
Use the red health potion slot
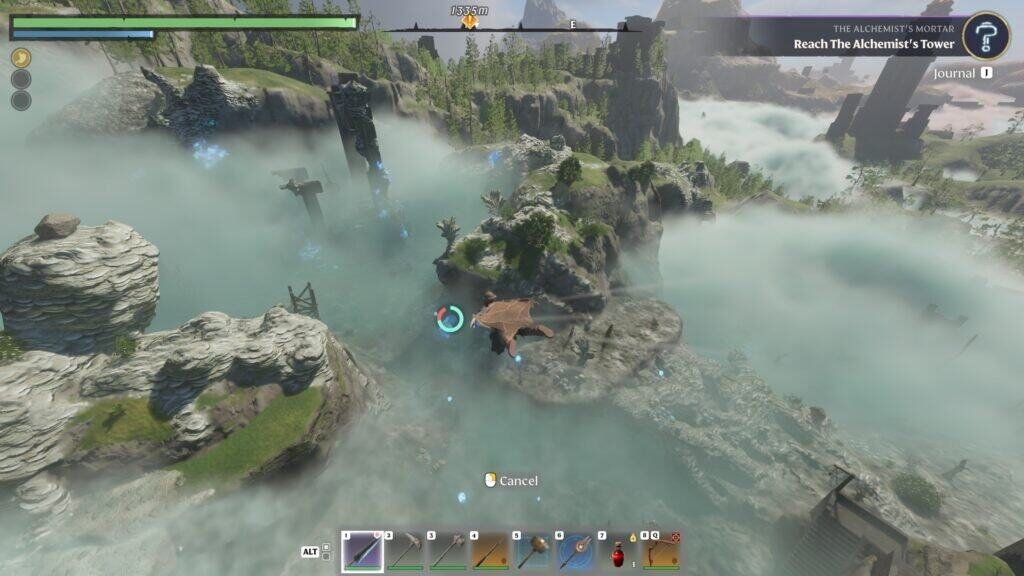[619, 551]
